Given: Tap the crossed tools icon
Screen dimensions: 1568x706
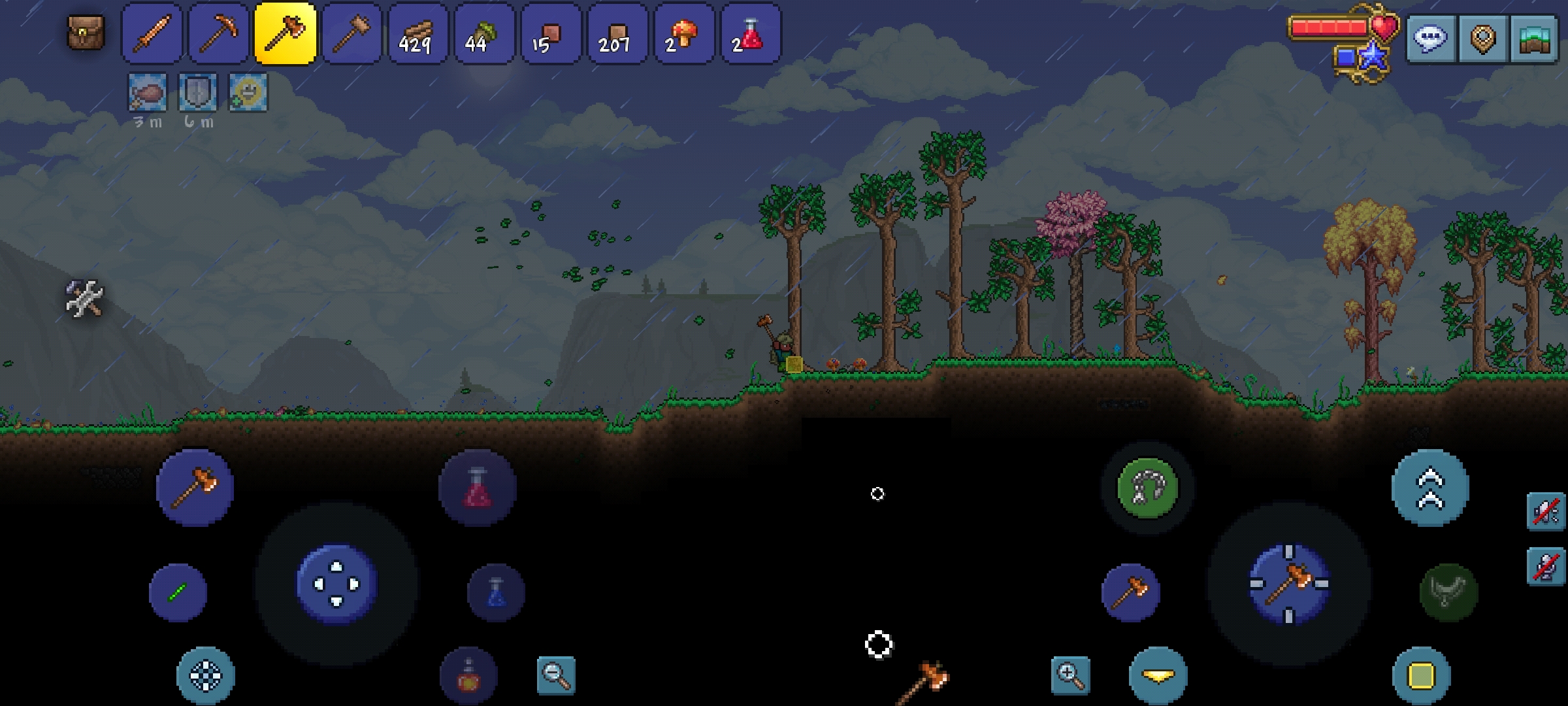Looking at the screenshot, I should [x=85, y=299].
